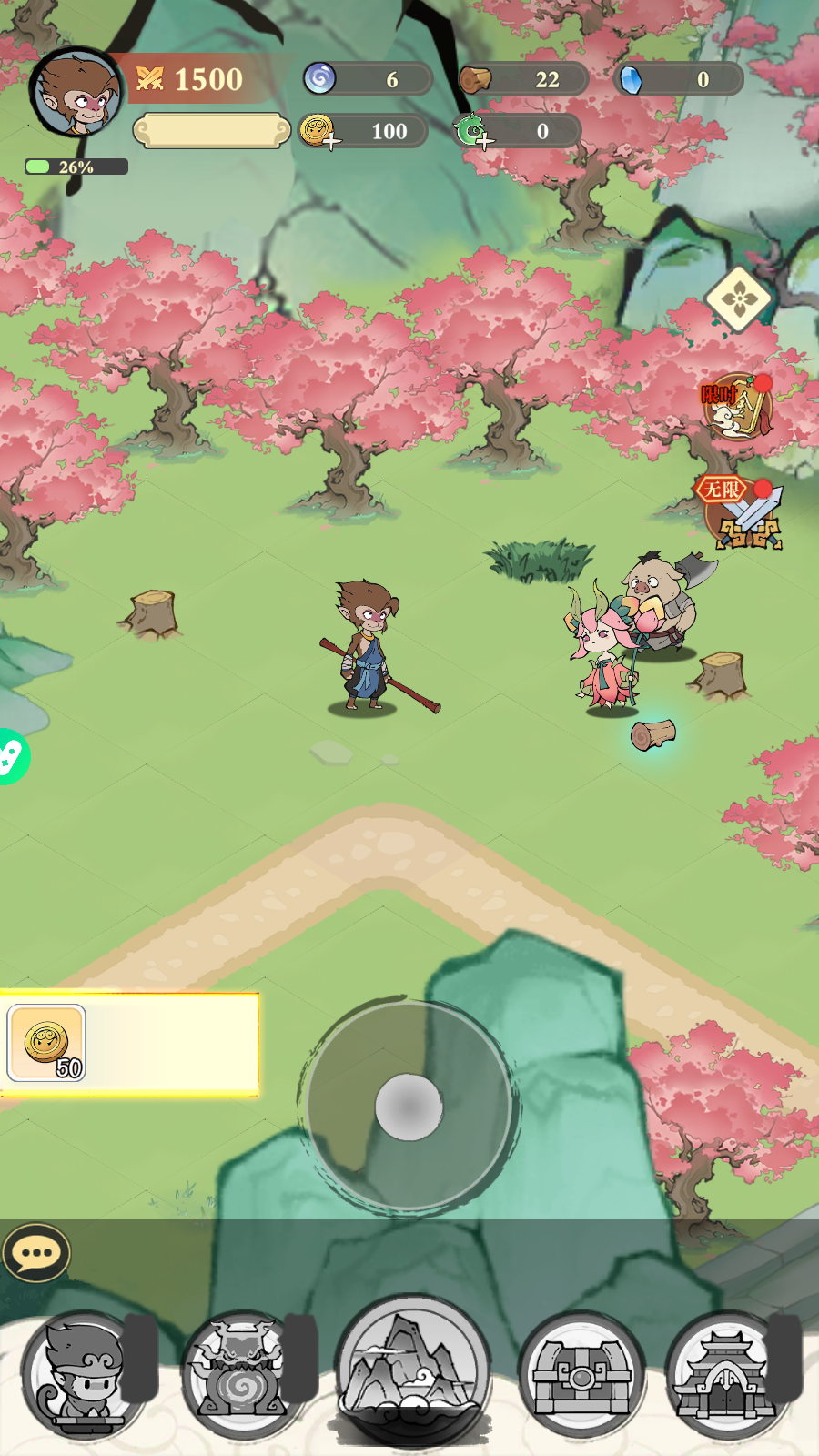Open the 限时 limited-time event icon
This screenshot has width=819, height=1456.
click(738, 406)
